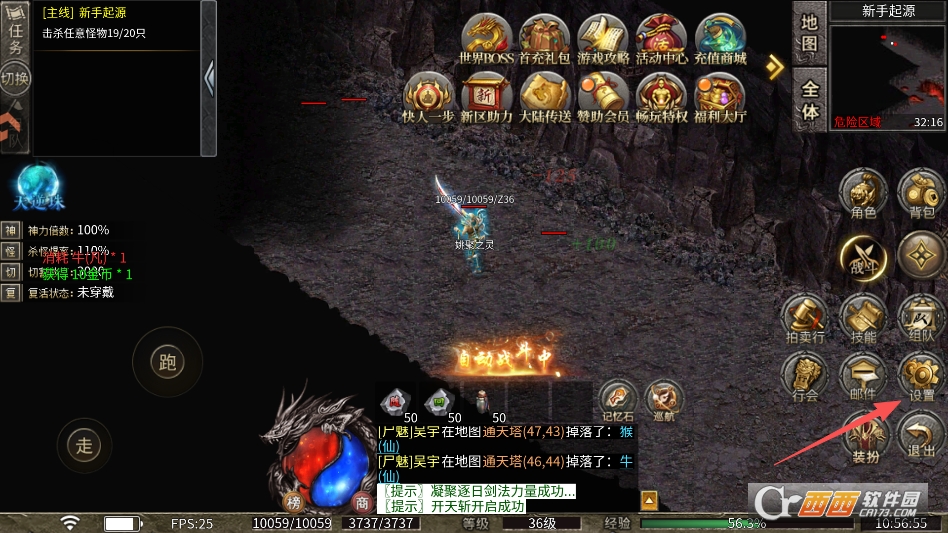
Task: Open the 设置 settings gear
Action: tap(921, 378)
